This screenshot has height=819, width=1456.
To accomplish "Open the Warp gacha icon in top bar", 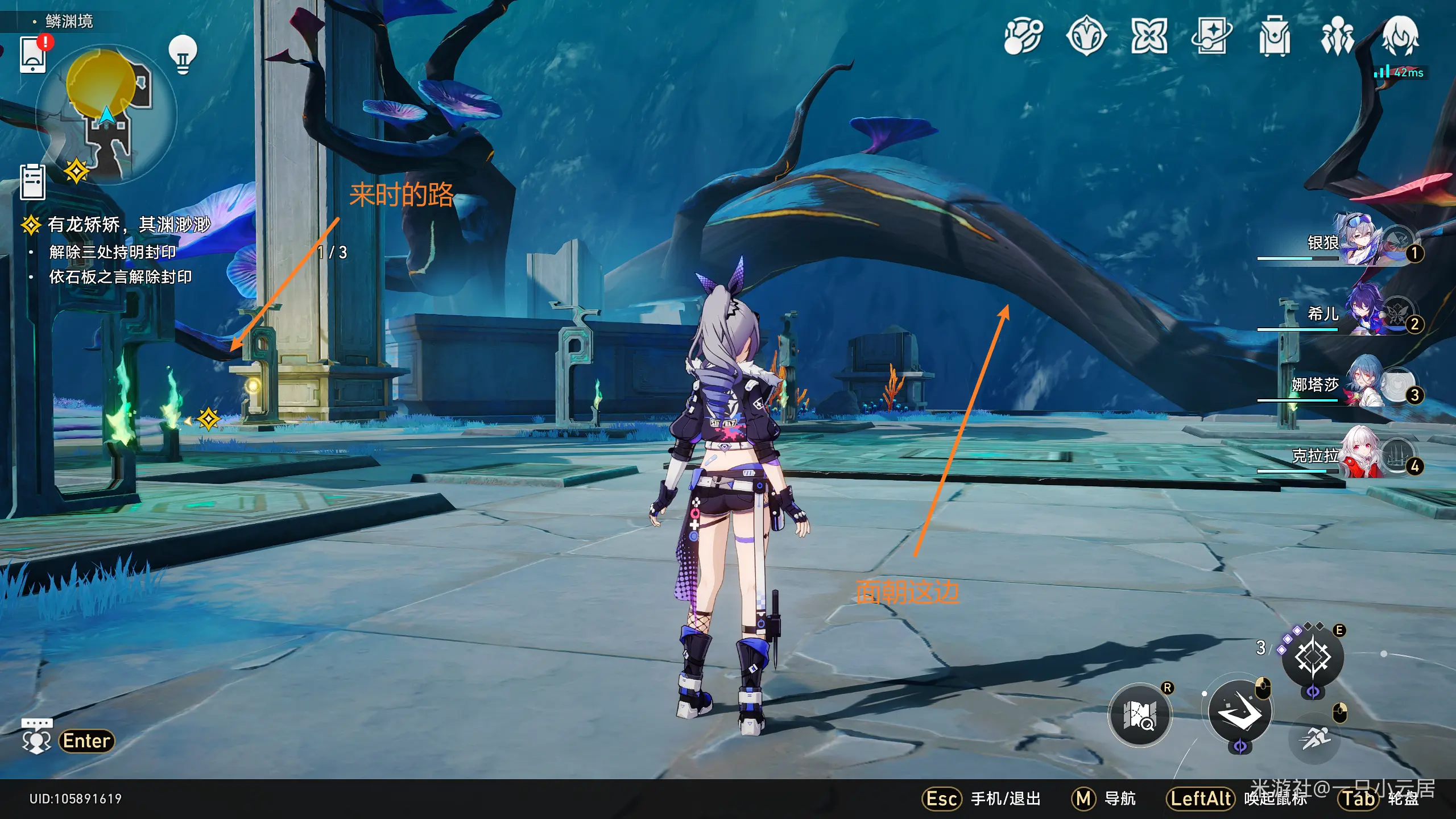I will tap(1023, 36).
